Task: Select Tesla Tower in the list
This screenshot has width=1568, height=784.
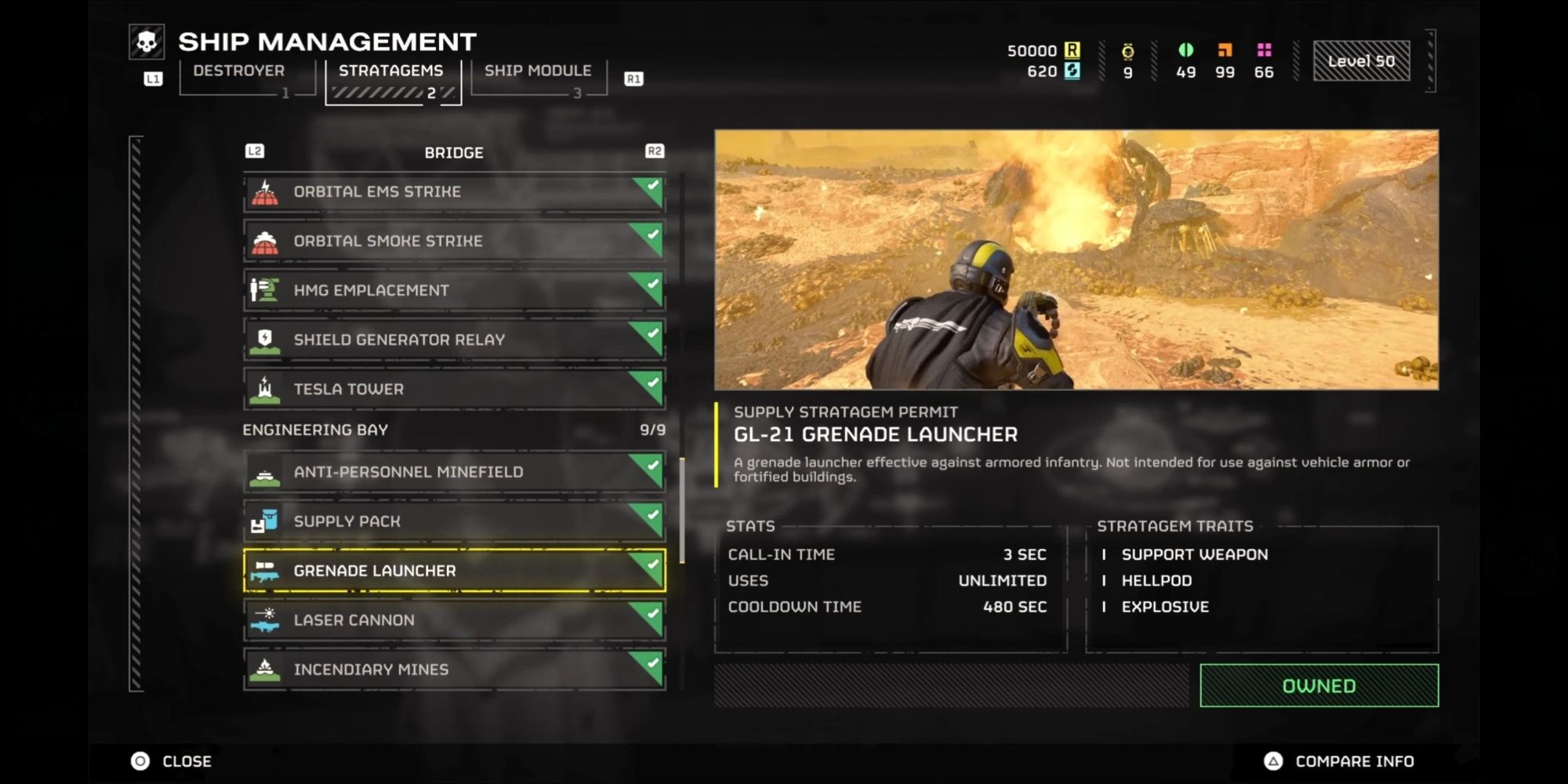Action: [x=454, y=390]
